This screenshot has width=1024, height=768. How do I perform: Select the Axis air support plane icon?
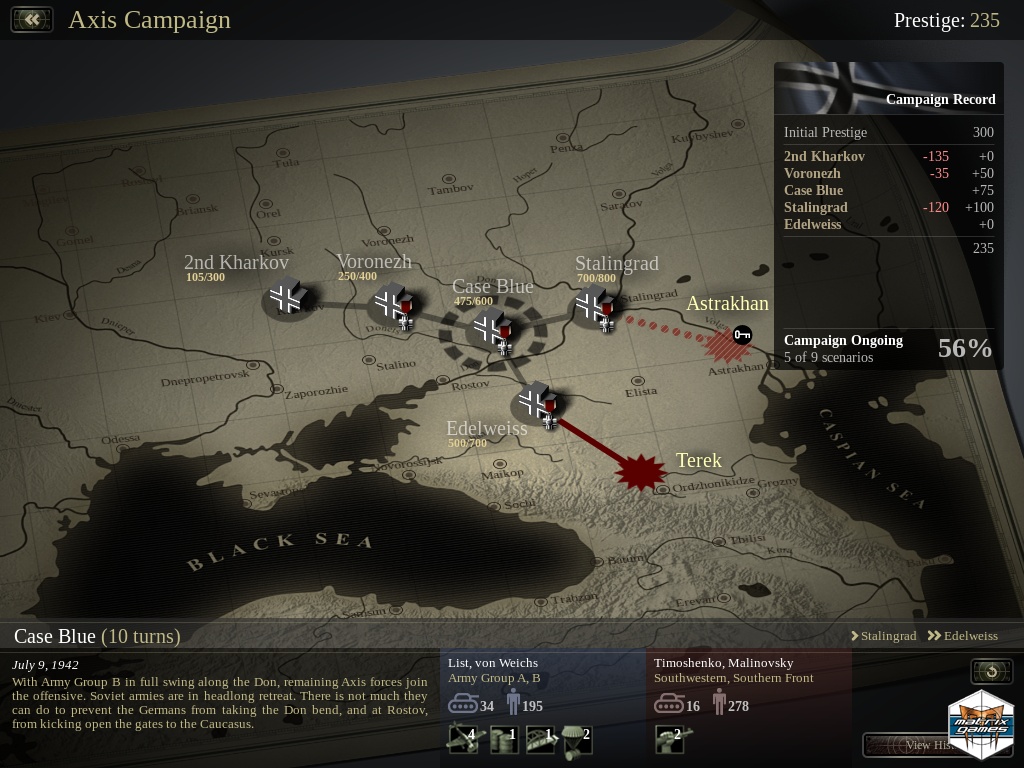click(461, 739)
